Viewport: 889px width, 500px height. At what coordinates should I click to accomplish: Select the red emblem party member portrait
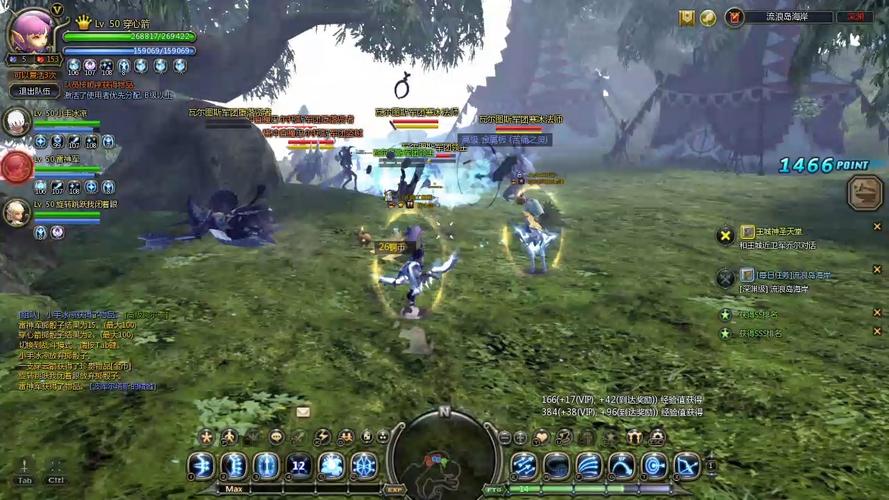tap(16, 167)
